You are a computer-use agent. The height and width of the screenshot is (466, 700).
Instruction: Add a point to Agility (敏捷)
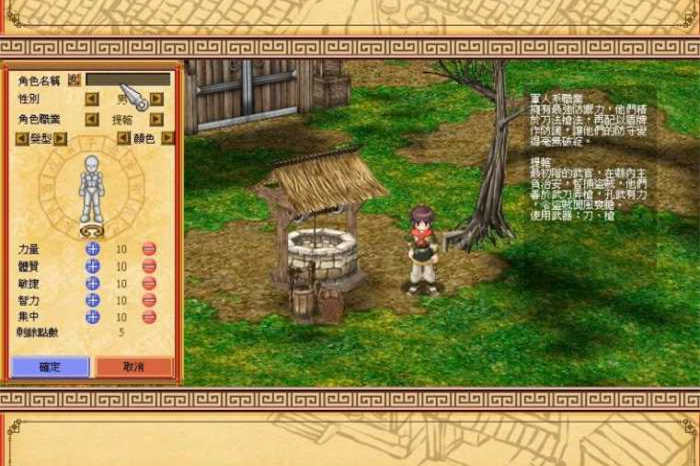(92, 283)
